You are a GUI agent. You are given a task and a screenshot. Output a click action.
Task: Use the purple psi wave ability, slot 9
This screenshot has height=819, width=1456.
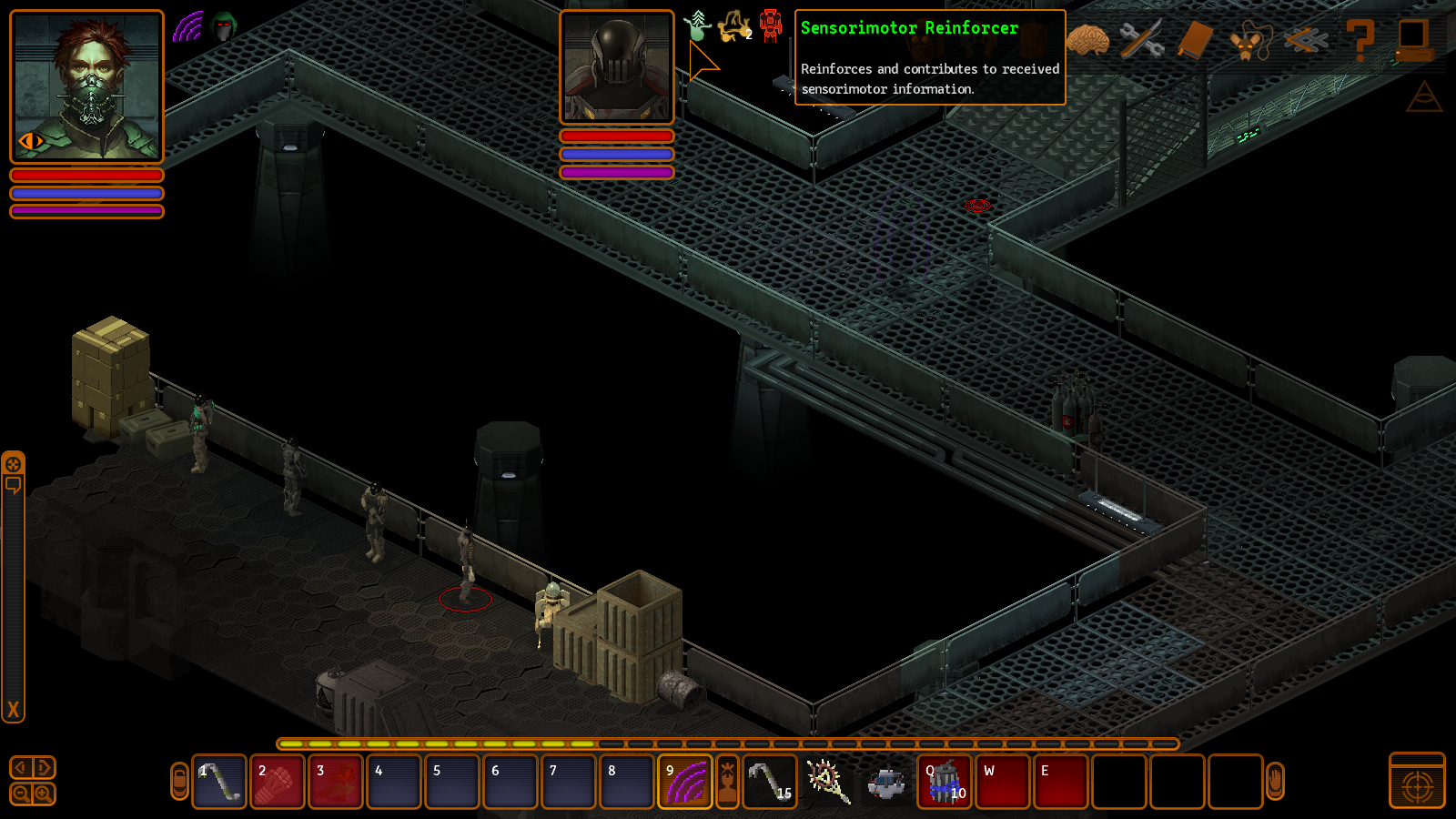tap(684, 782)
